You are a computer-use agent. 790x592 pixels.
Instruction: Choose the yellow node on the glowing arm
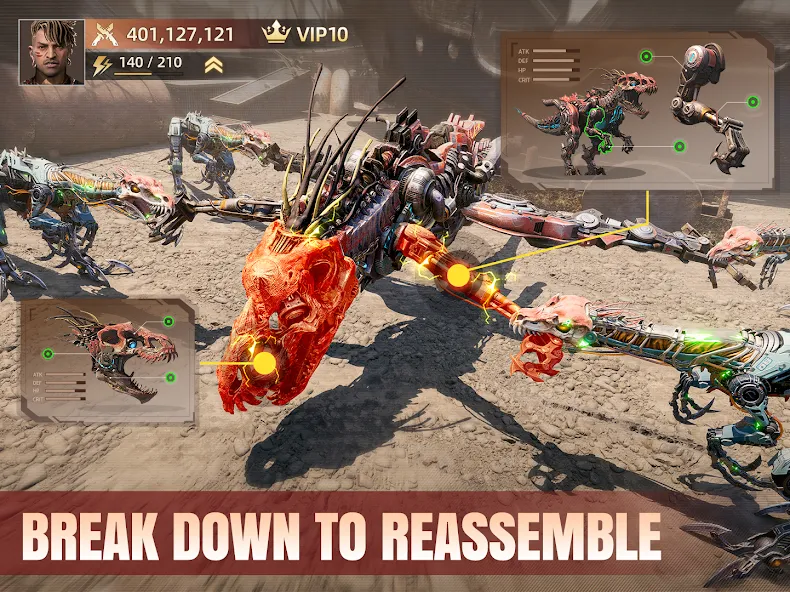pos(458,275)
